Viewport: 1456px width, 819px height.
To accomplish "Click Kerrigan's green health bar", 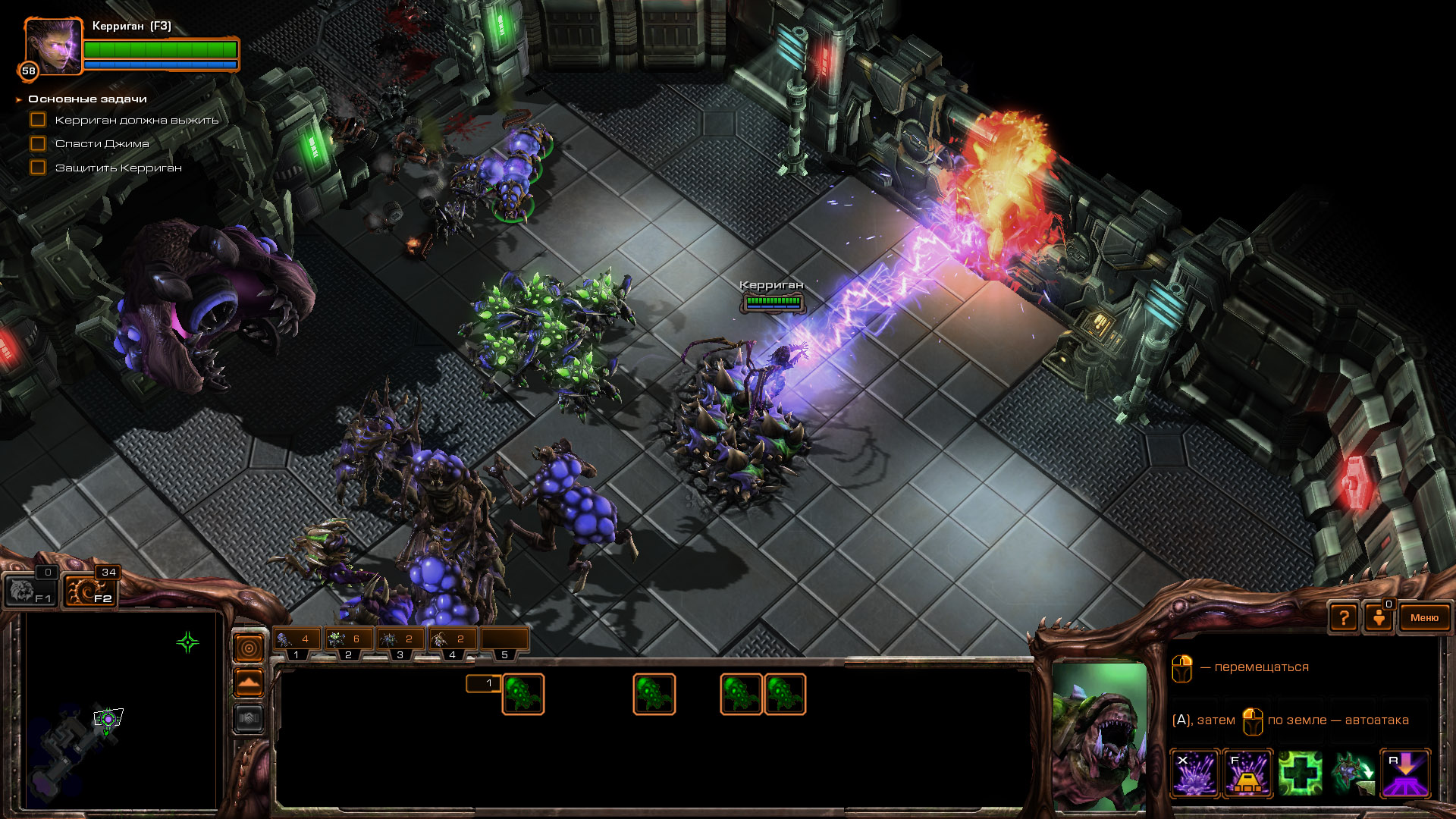I will pos(159,50).
